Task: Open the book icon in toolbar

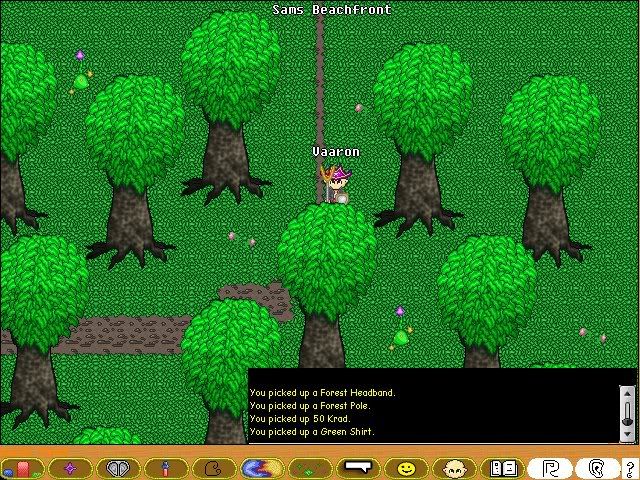Action: point(502,467)
